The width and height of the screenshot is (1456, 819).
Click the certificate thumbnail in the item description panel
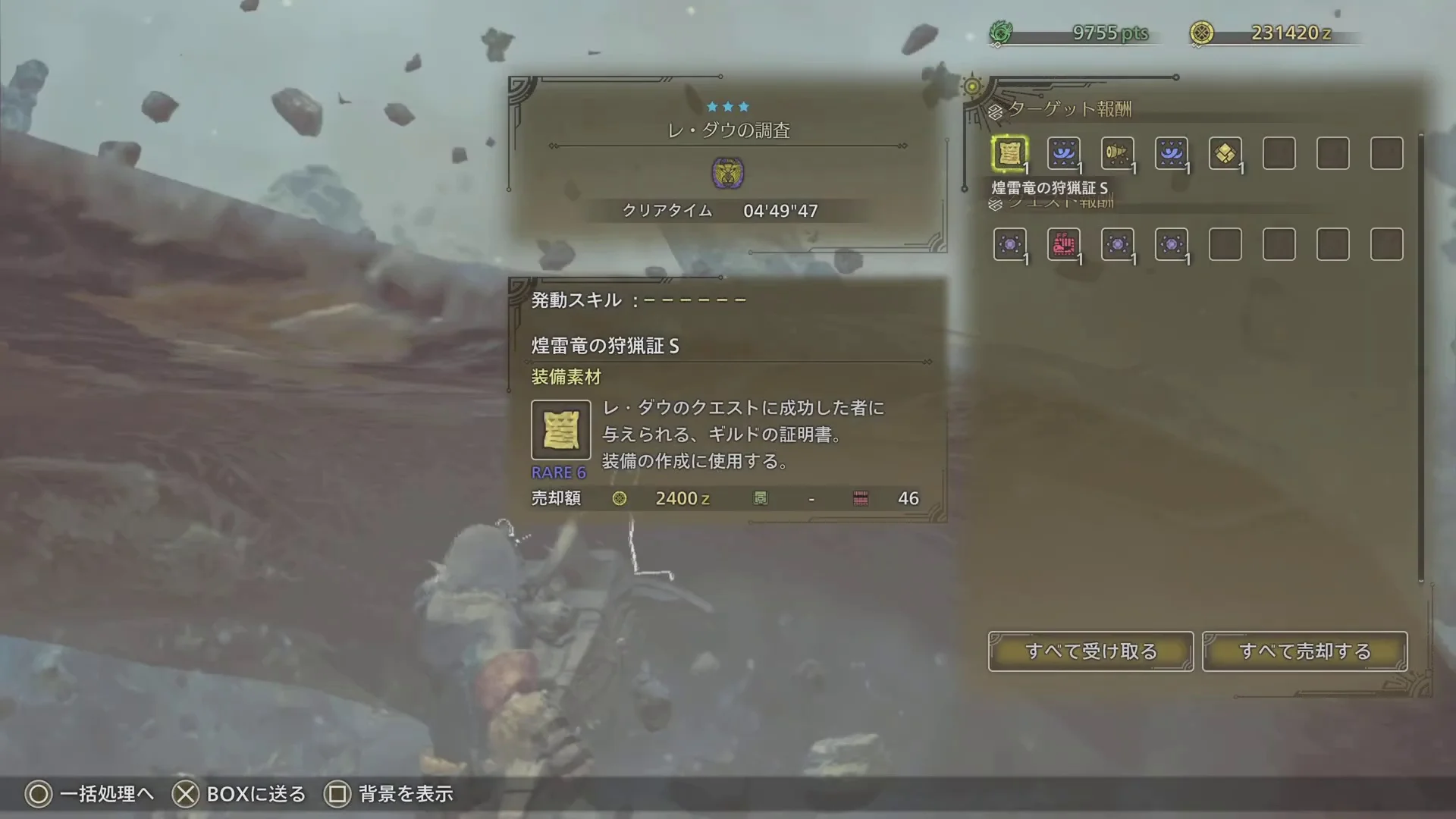pos(560,430)
